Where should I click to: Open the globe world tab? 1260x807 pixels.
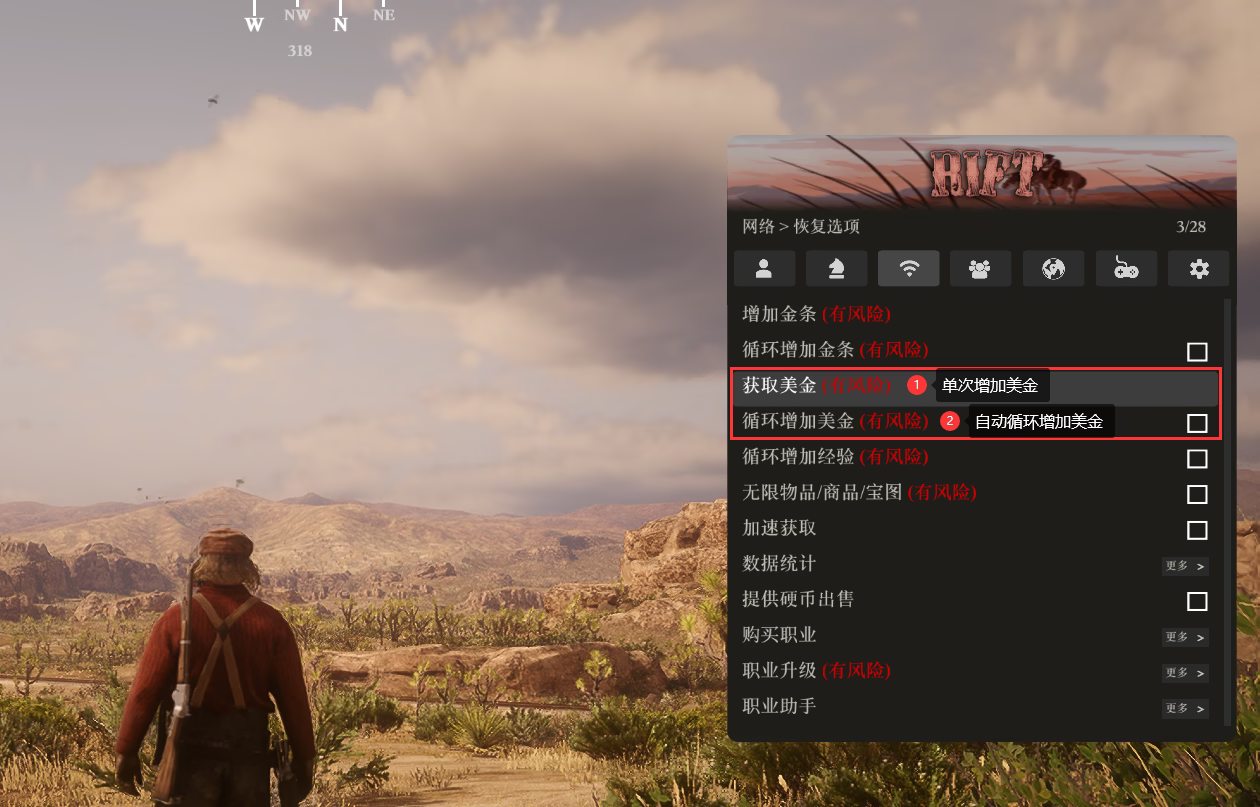(x=1053, y=268)
